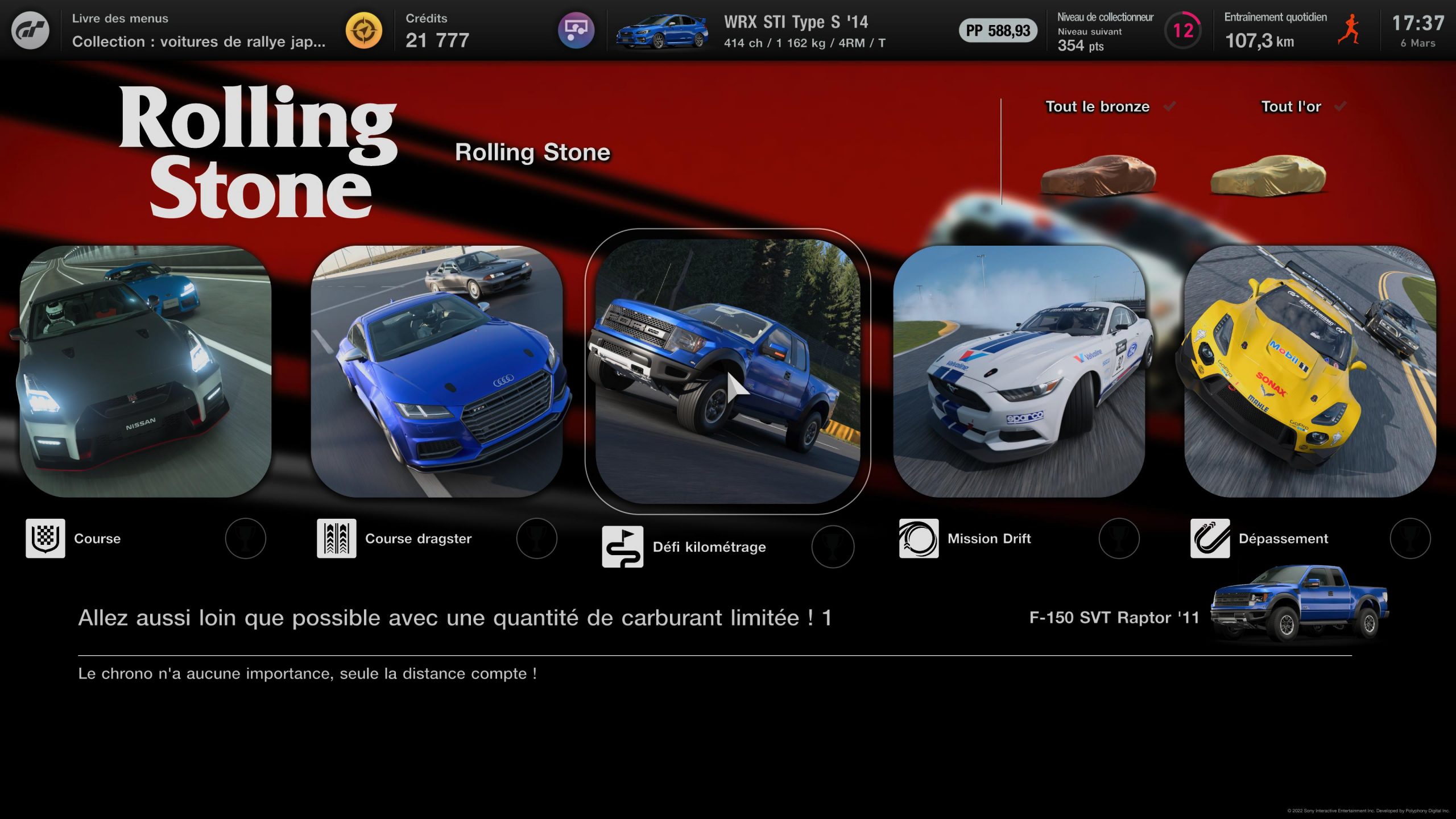Image resolution: width=1456 pixels, height=819 pixels.
Task: Choose the Course dragster Audi tile
Action: click(x=437, y=371)
